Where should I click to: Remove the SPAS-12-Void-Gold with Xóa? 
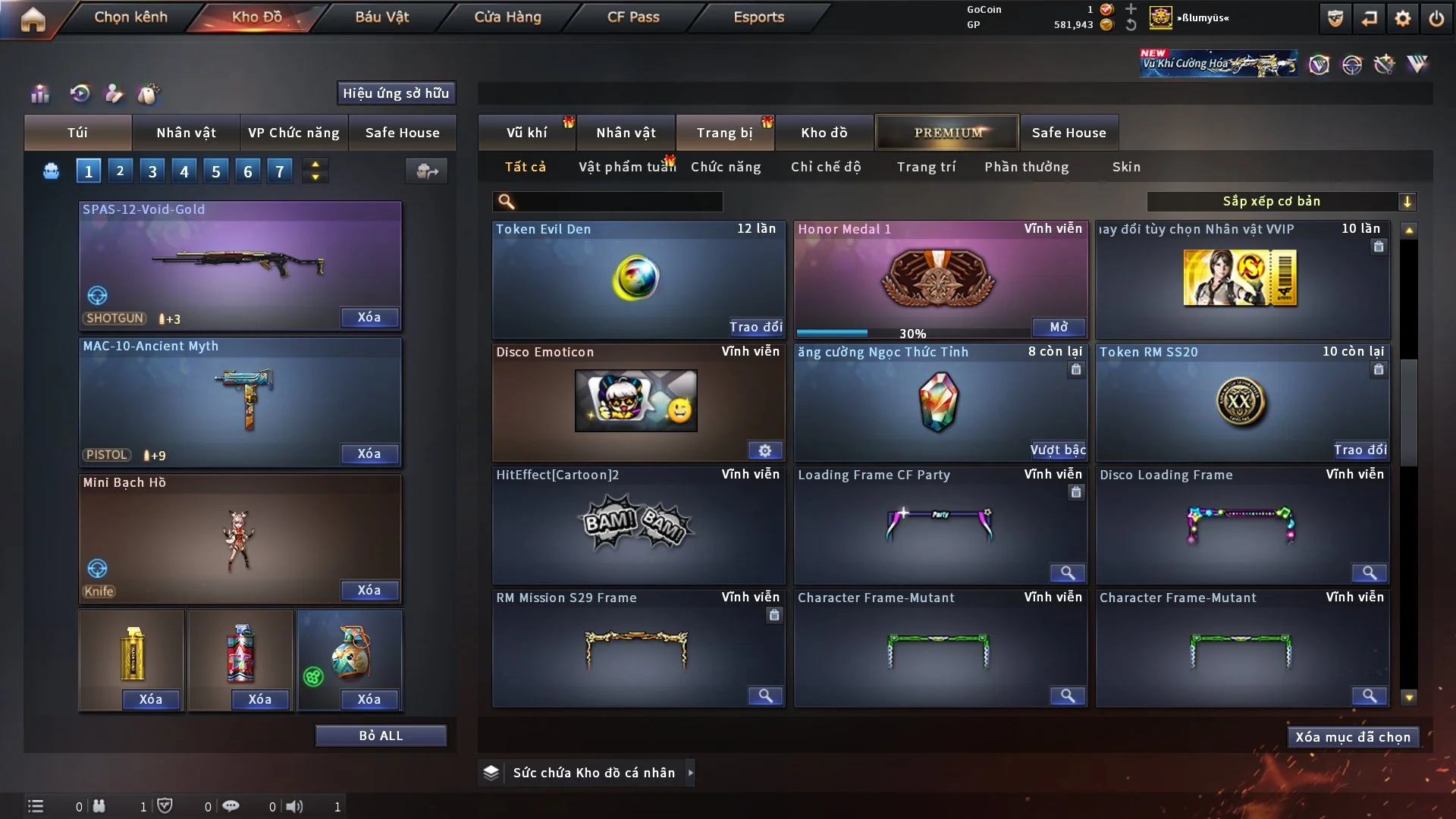click(369, 318)
